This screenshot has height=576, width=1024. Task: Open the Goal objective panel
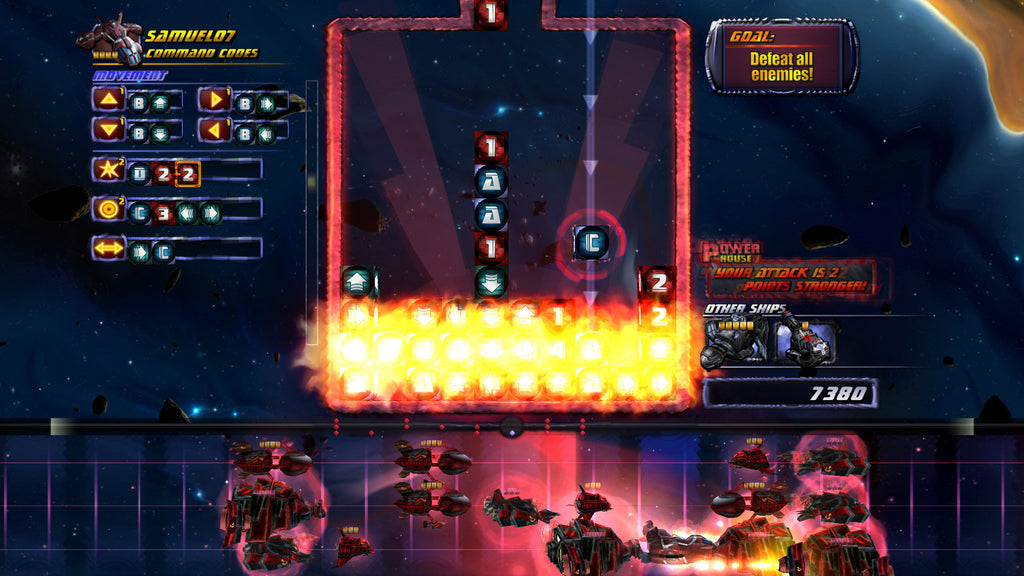tap(781, 57)
